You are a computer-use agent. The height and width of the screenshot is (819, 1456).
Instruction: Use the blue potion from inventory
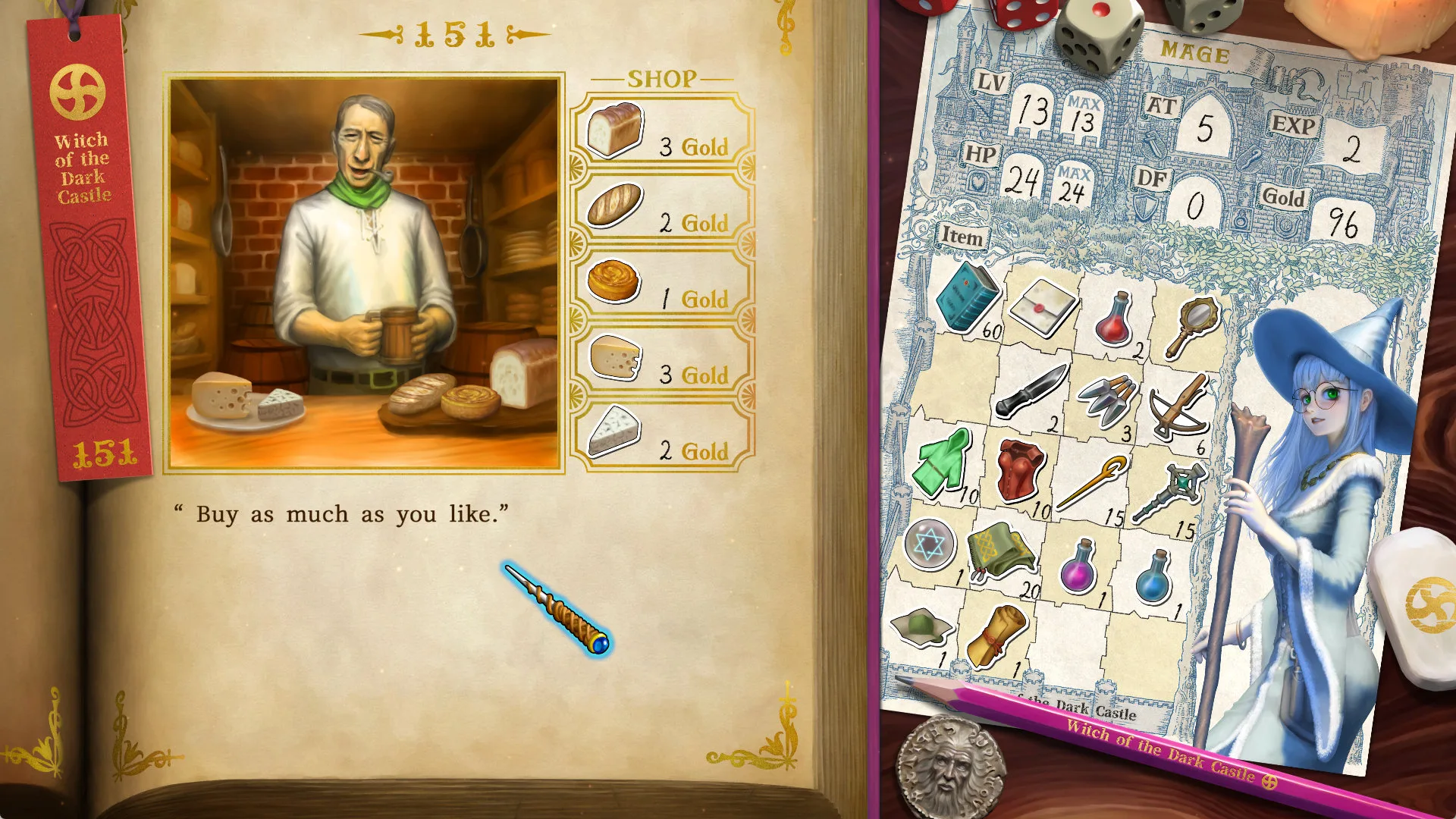1153,578
